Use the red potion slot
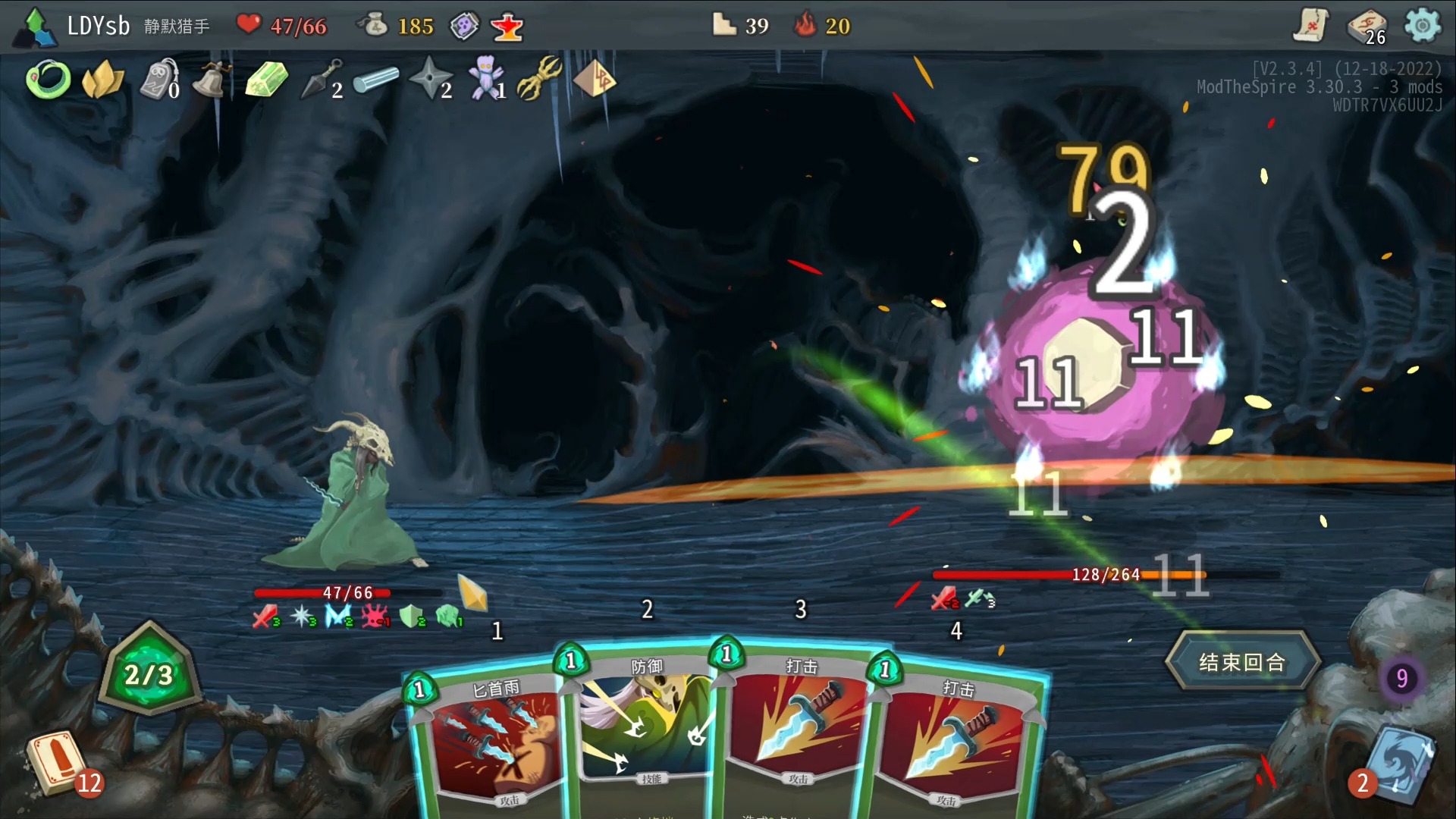Image resolution: width=1456 pixels, height=819 pixels. 507,27
